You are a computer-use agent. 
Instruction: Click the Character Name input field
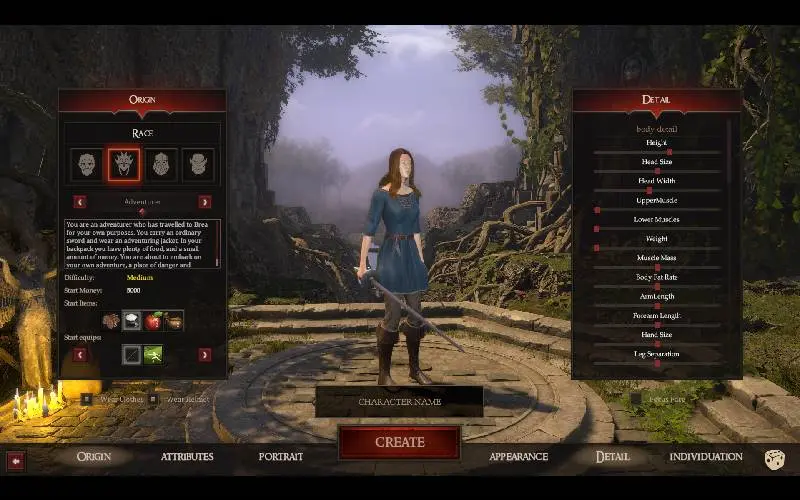399,402
